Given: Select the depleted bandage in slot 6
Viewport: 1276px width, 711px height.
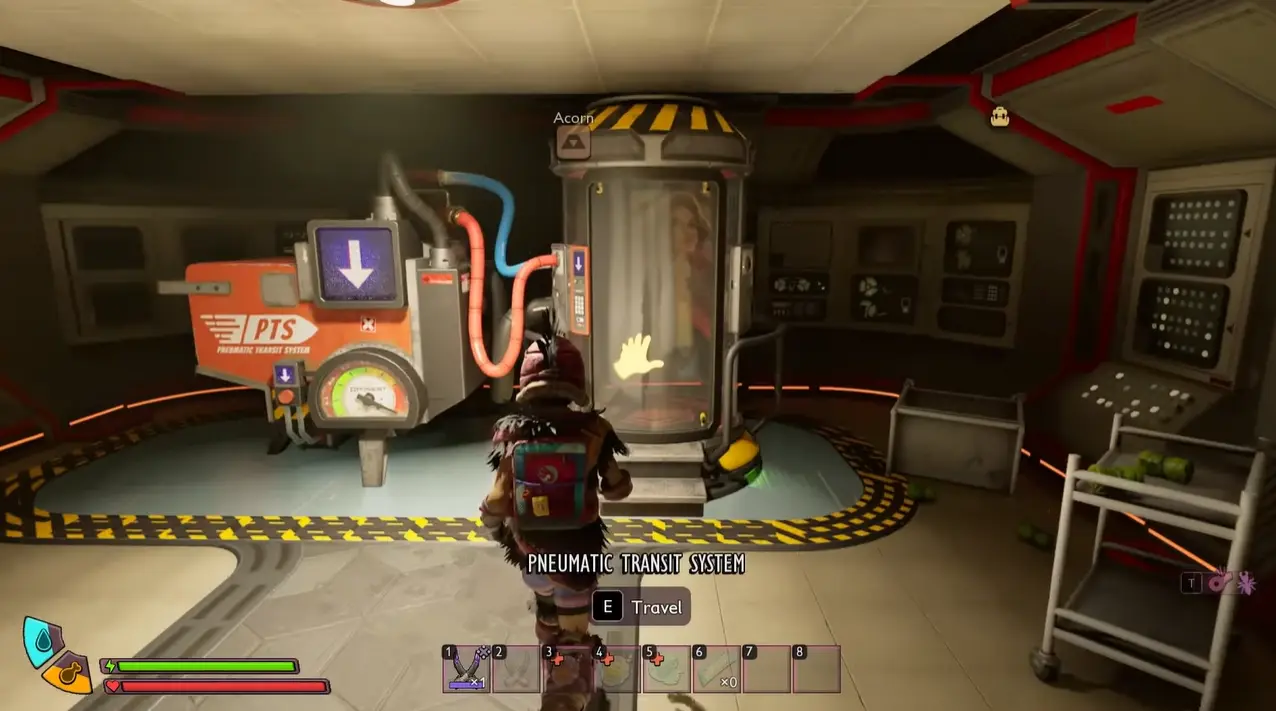Looking at the screenshot, I should click(717, 669).
